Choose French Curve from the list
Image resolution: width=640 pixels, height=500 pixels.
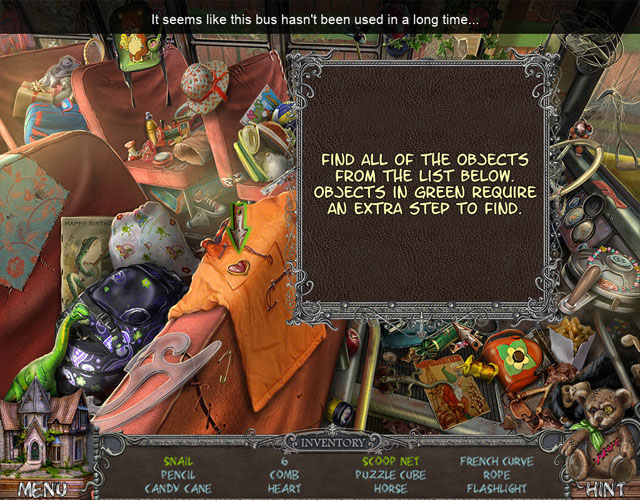[x=496, y=461]
